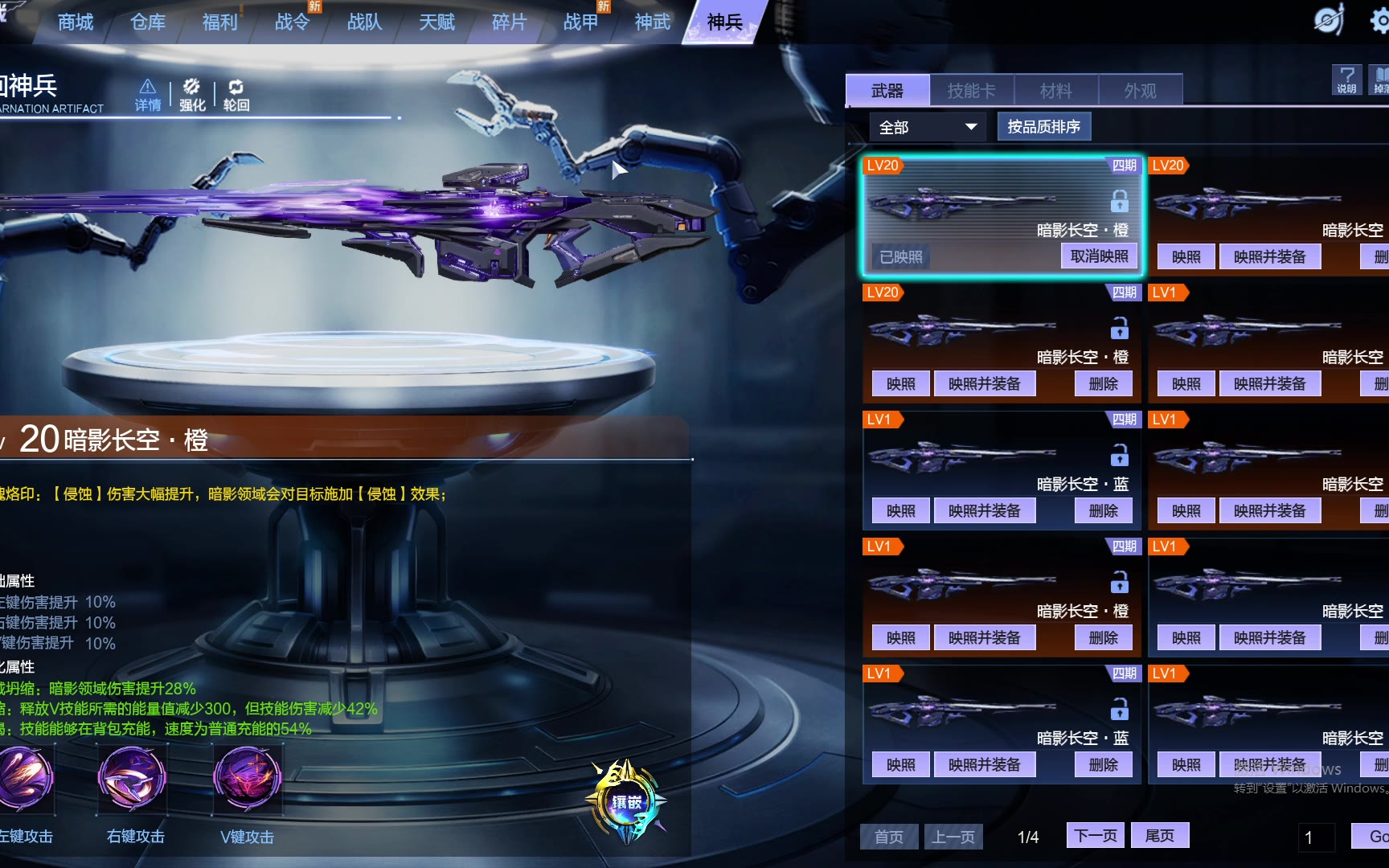
Task: Switch to the 技能卡 skill card tab
Action: coord(971,91)
